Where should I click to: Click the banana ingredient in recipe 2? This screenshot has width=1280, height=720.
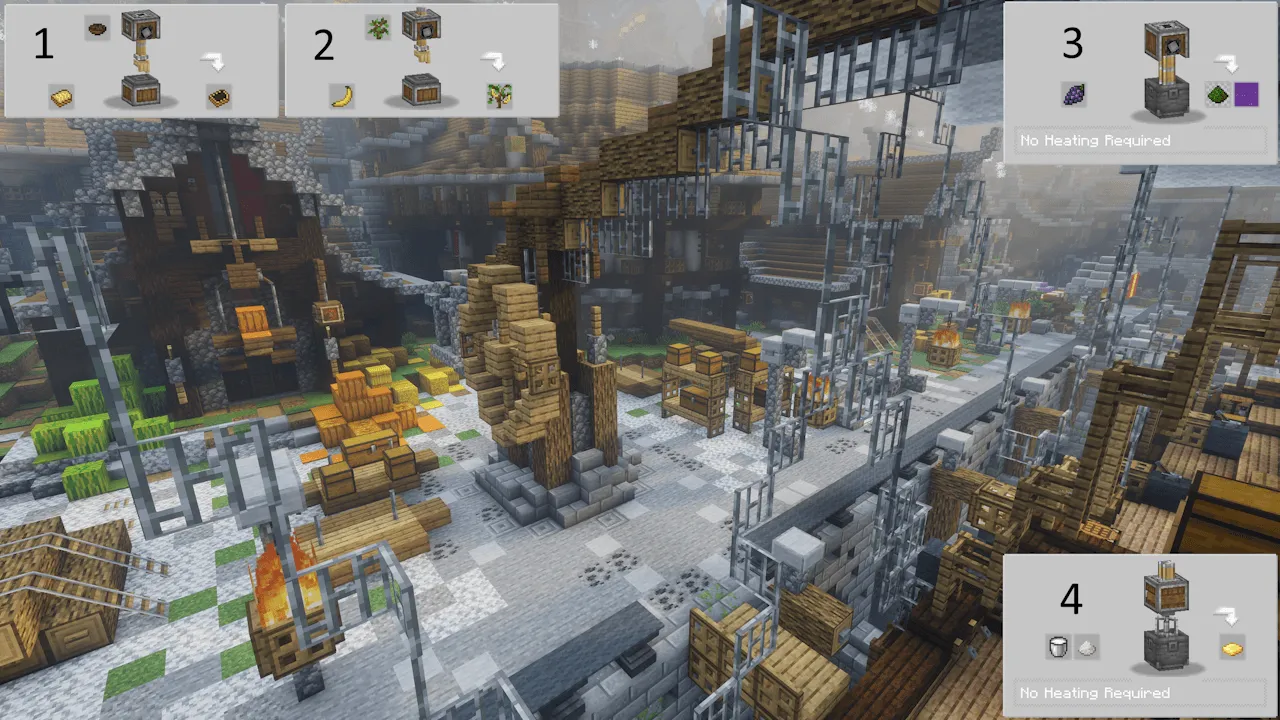340,96
